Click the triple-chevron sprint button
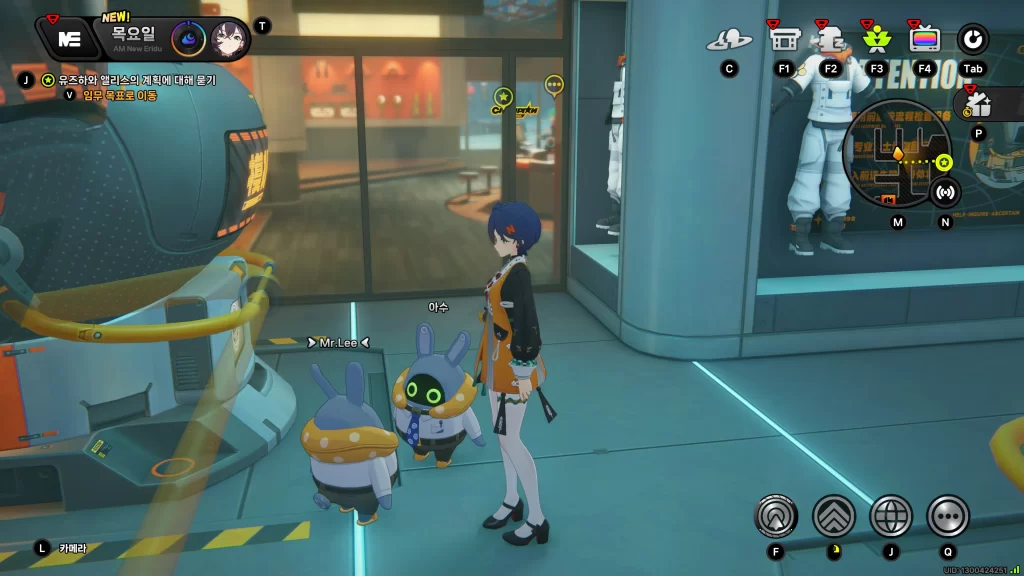 coord(834,516)
